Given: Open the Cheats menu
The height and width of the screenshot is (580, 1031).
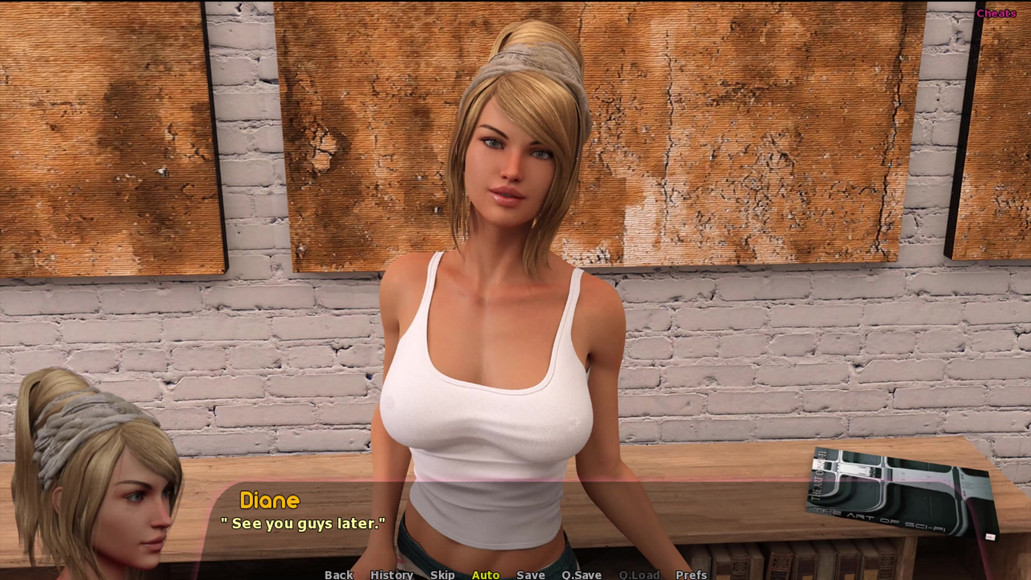Looking at the screenshot, I should 996,13.
